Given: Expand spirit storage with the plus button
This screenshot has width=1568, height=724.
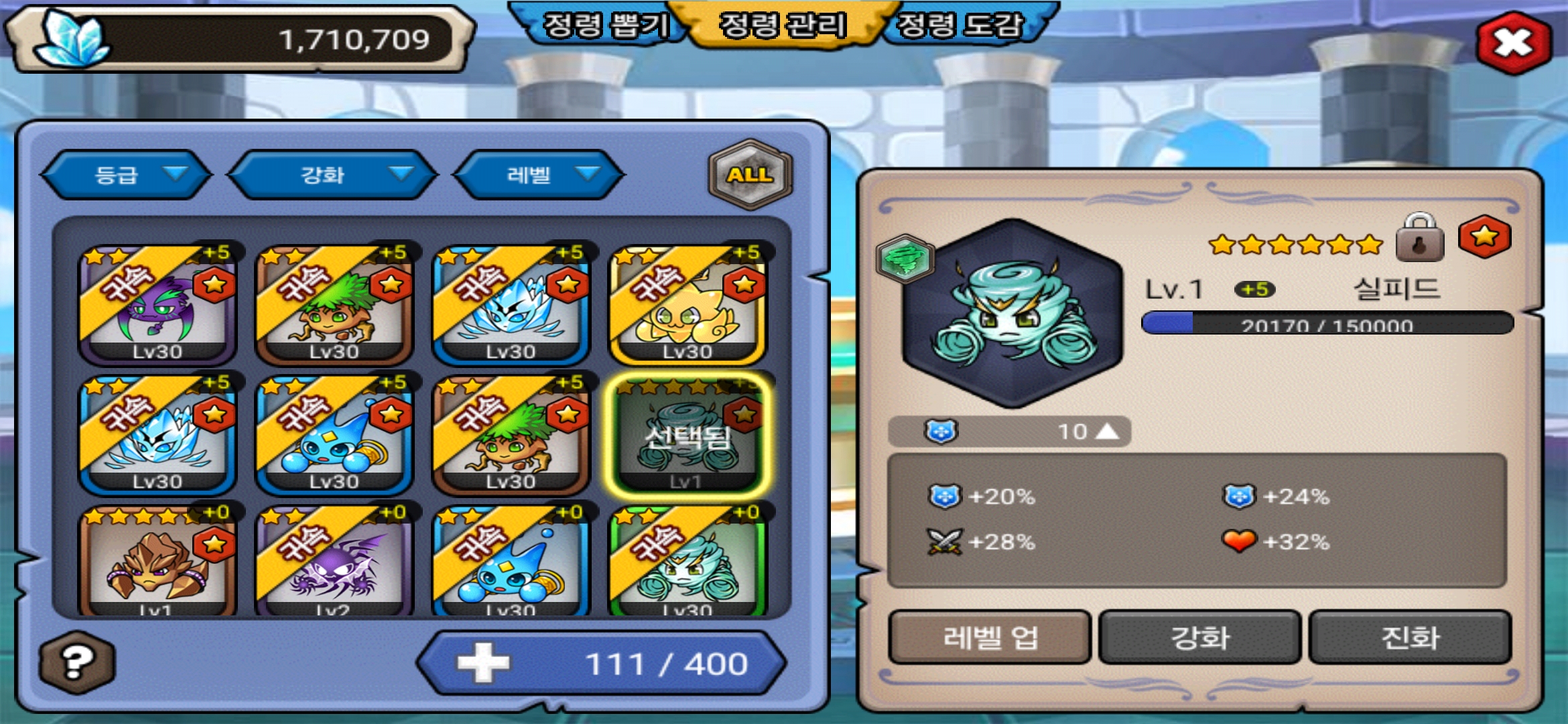Looking at the screenshot, I should 483,663.
